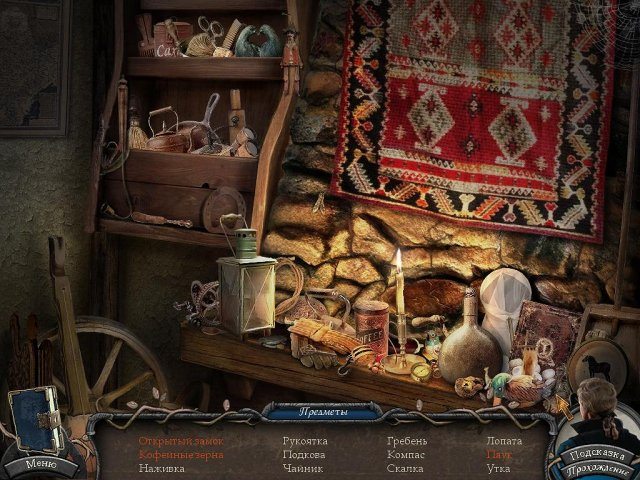Select the Предметы items panel header
Screen dimensions: 640x480
tap(324, 411)
